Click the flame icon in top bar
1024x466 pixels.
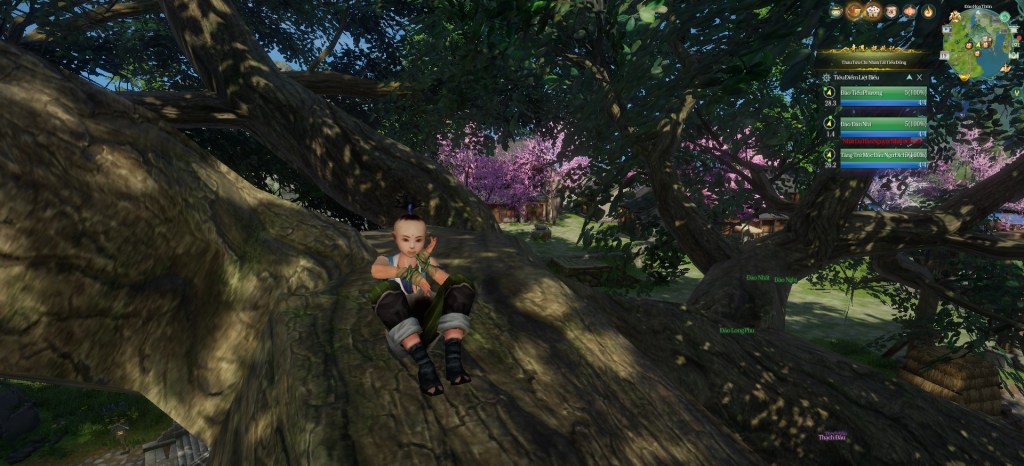(928, 12)
